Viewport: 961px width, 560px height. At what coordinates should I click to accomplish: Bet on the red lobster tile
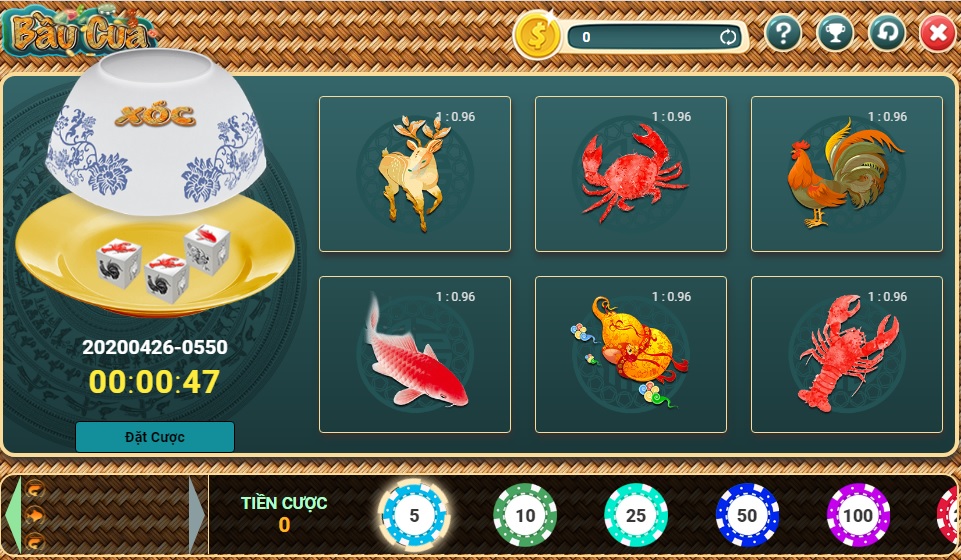coord(846,354)
